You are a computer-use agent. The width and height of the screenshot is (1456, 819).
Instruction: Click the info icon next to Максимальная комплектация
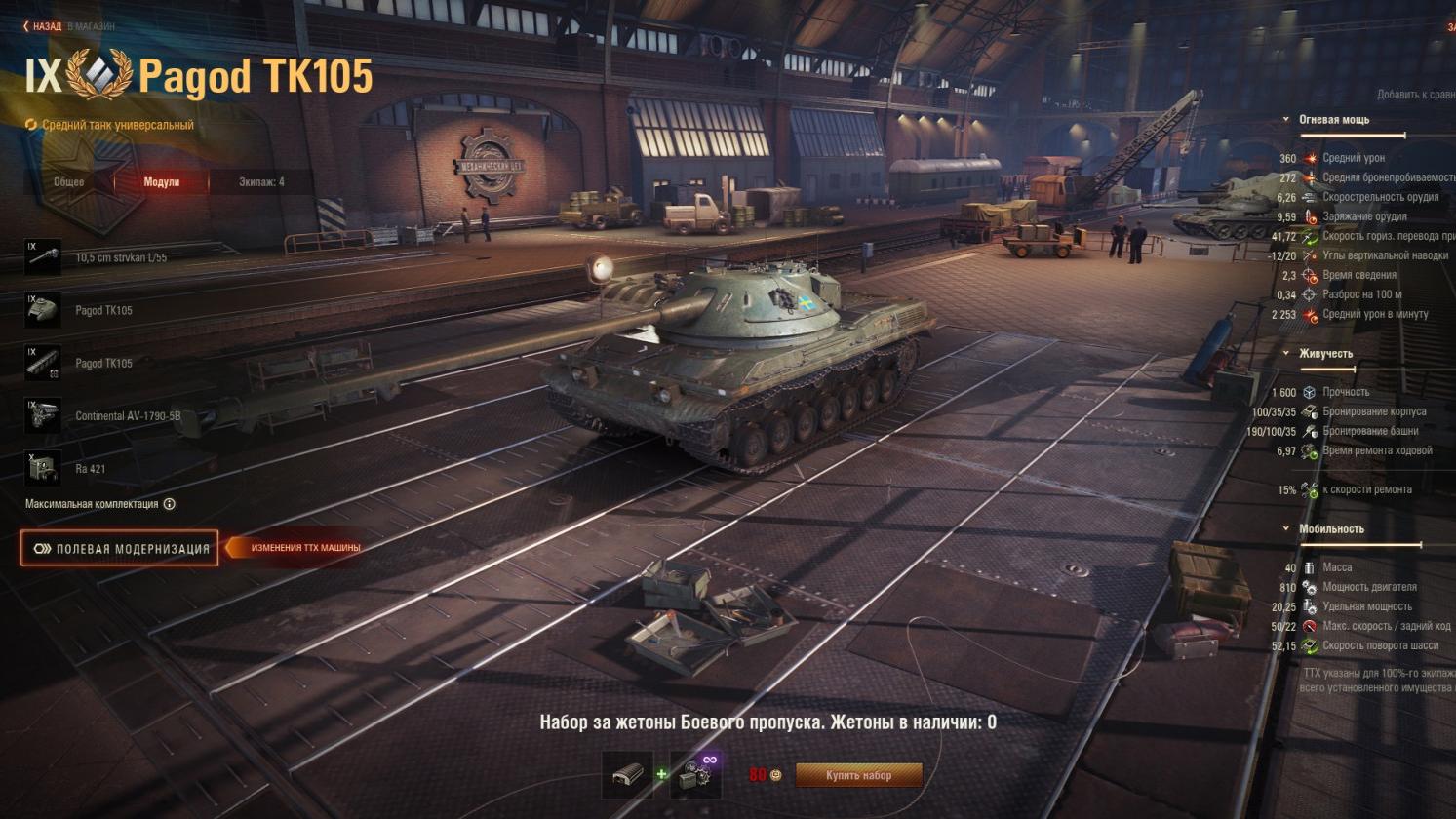[172, 504]
